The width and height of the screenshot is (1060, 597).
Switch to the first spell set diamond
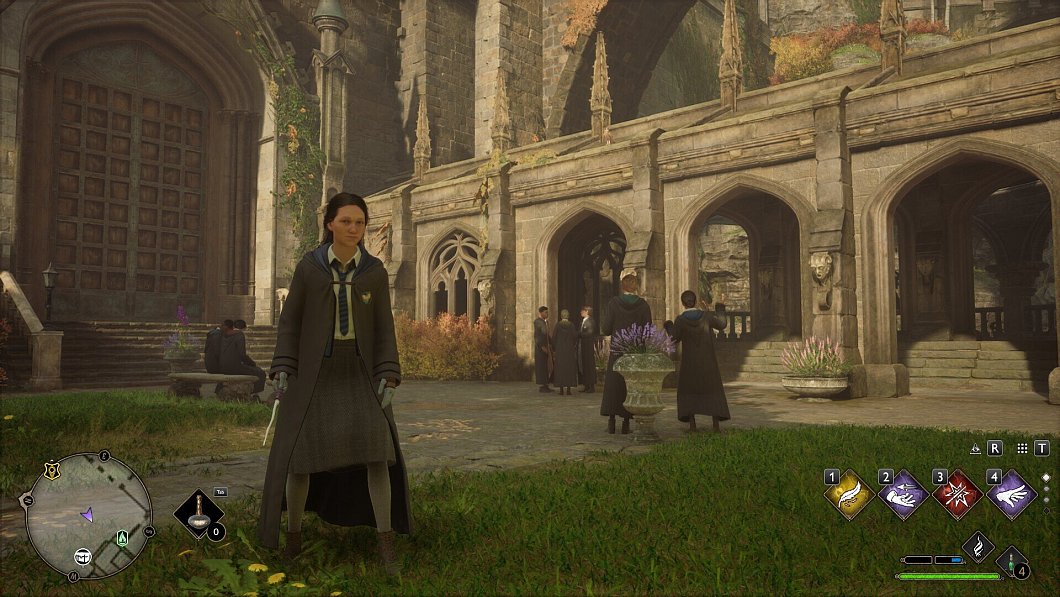click(1046, 478)
